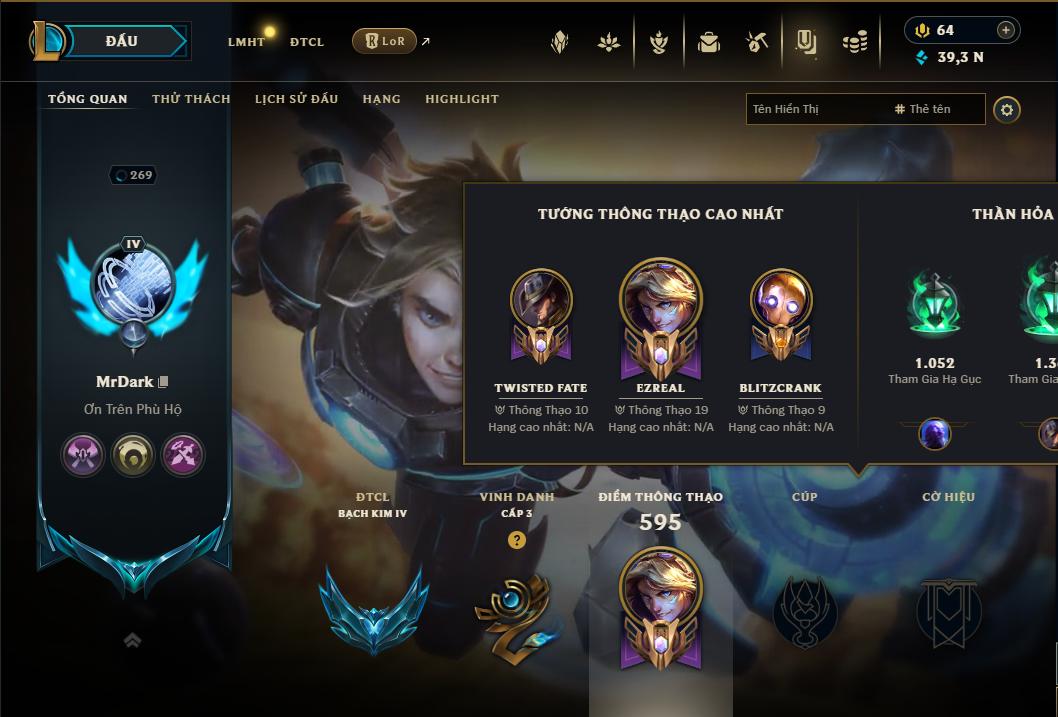The width and height of the screenshot is (1058, 717).
Task: Click the honor level question mark
Action: [x=516, y=540]
